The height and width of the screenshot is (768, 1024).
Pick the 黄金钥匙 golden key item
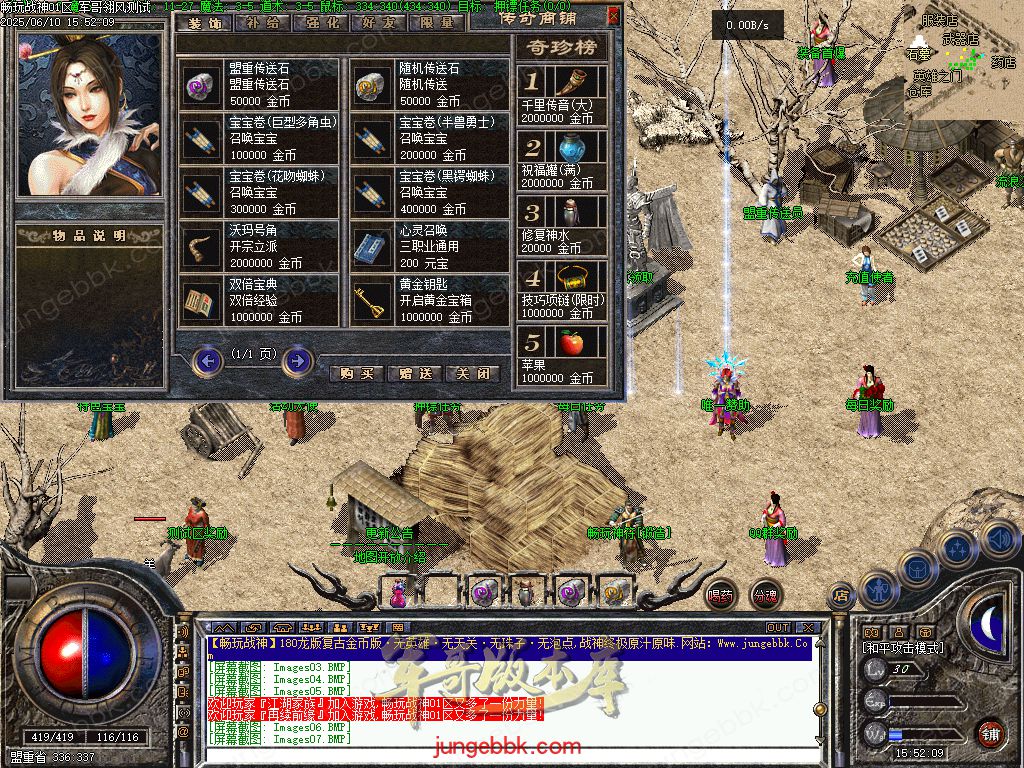point(430,301)
